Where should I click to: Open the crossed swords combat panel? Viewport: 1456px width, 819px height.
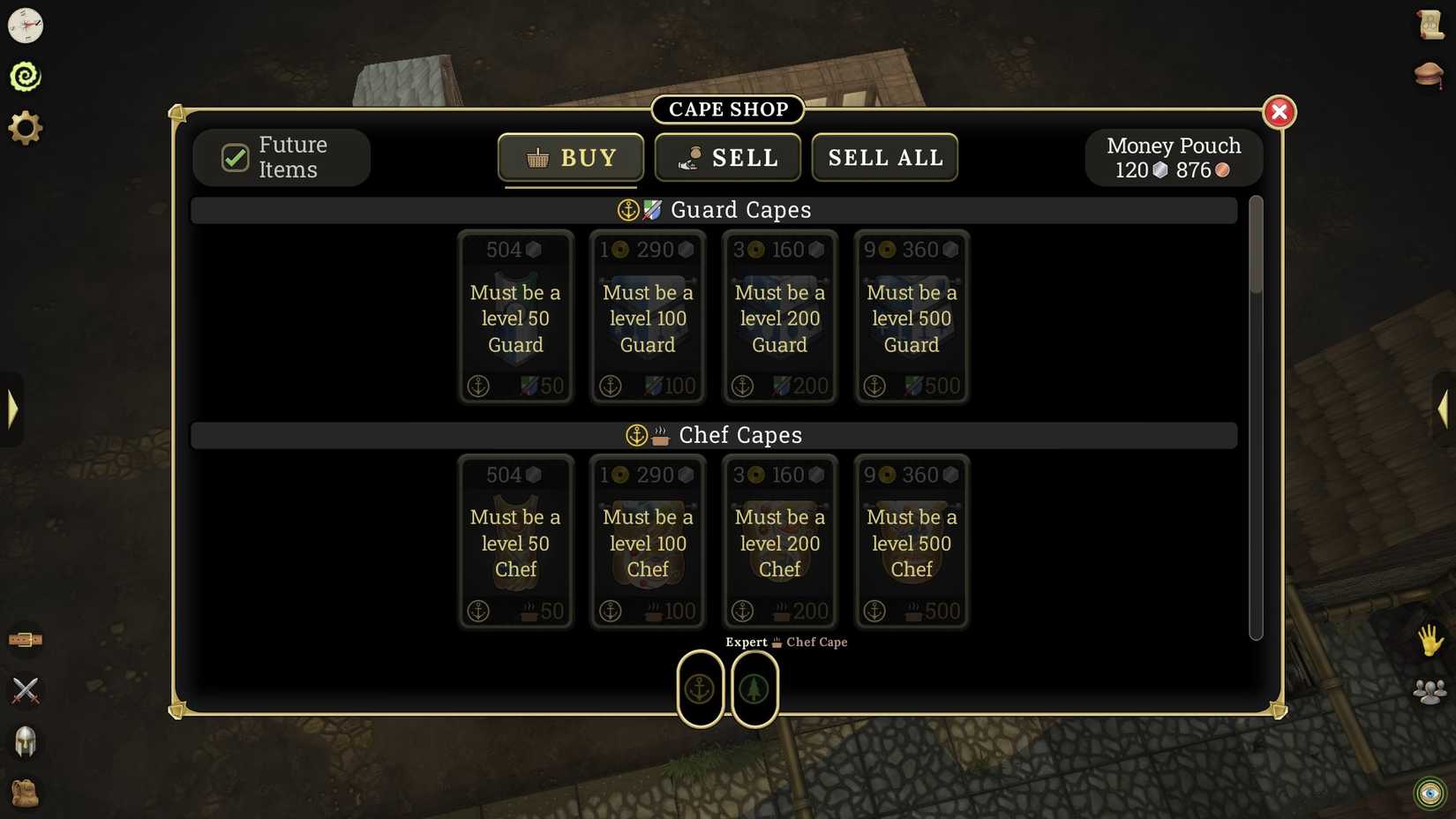pos(26,691)
